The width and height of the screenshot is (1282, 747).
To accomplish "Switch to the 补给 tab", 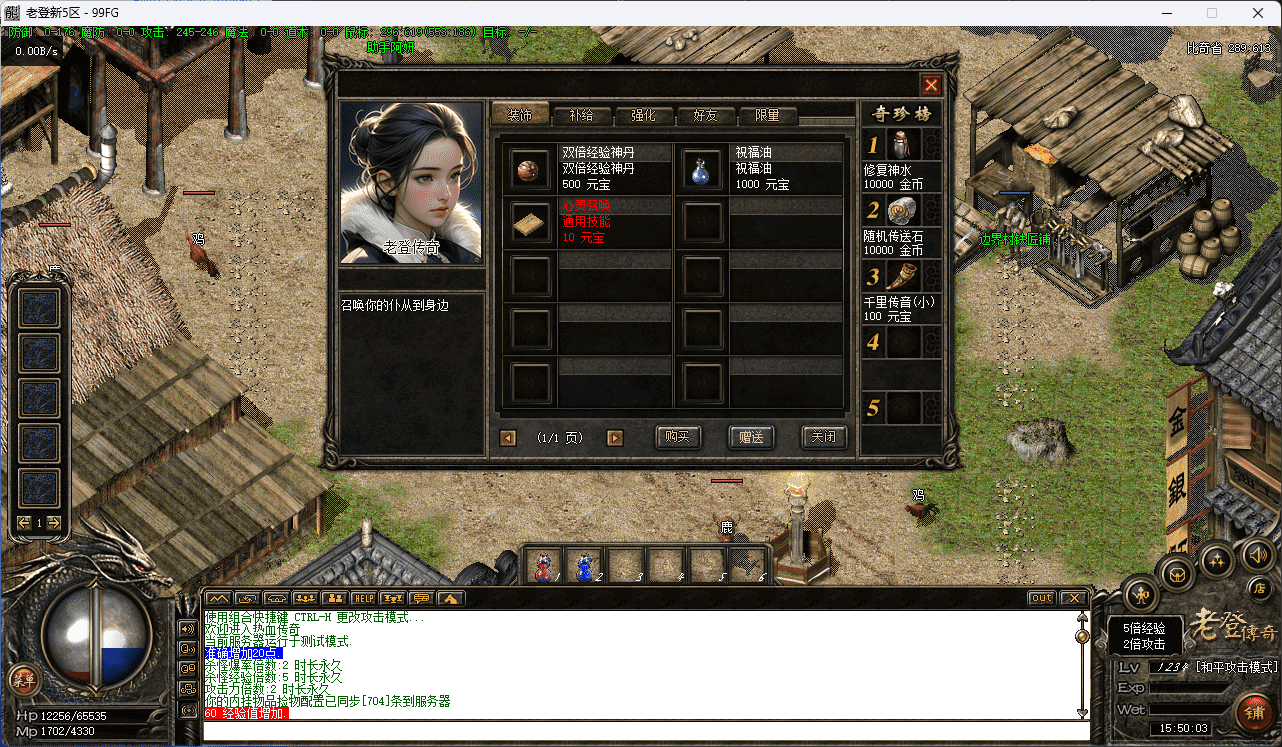I will (x=581, y=115).
